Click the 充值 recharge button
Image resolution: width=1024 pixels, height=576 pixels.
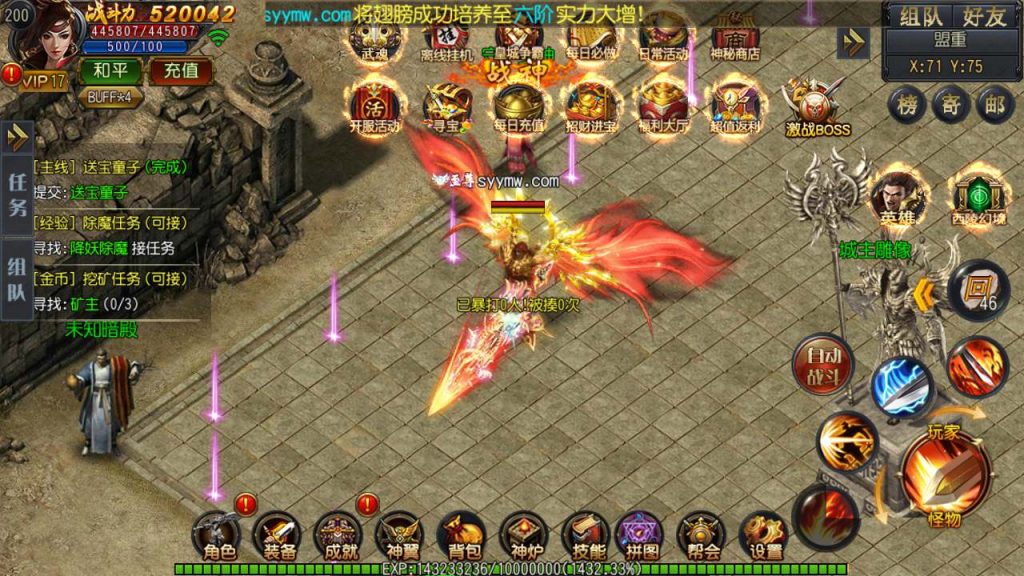click(181, 71)
